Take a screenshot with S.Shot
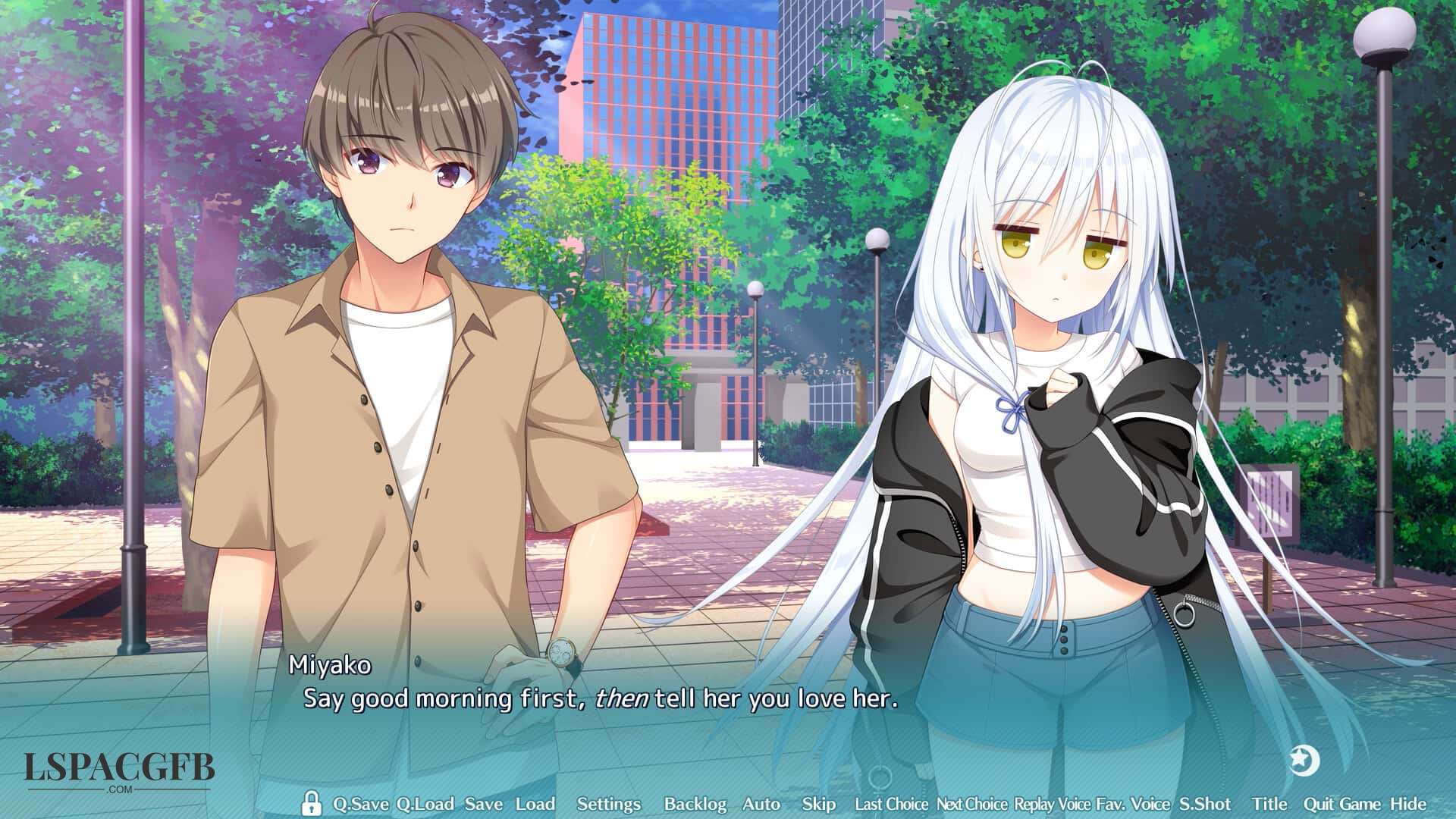Viewport: 1456px width, 819px height. point(1205,804)
